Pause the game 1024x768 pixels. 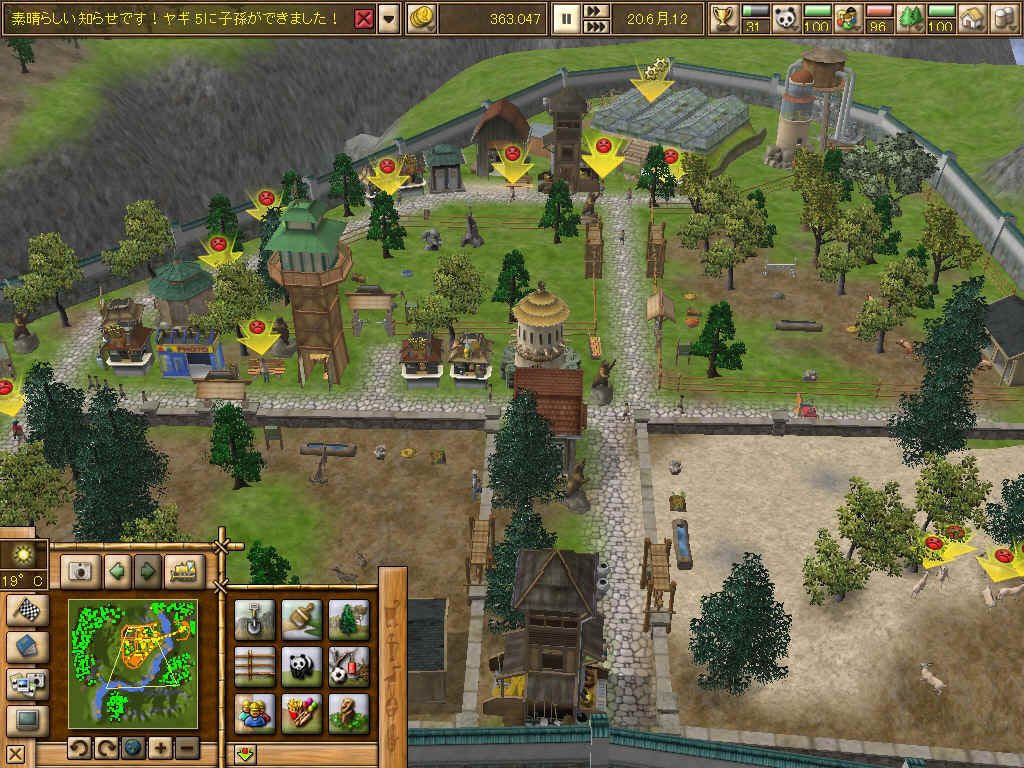[x=565, y=18]
